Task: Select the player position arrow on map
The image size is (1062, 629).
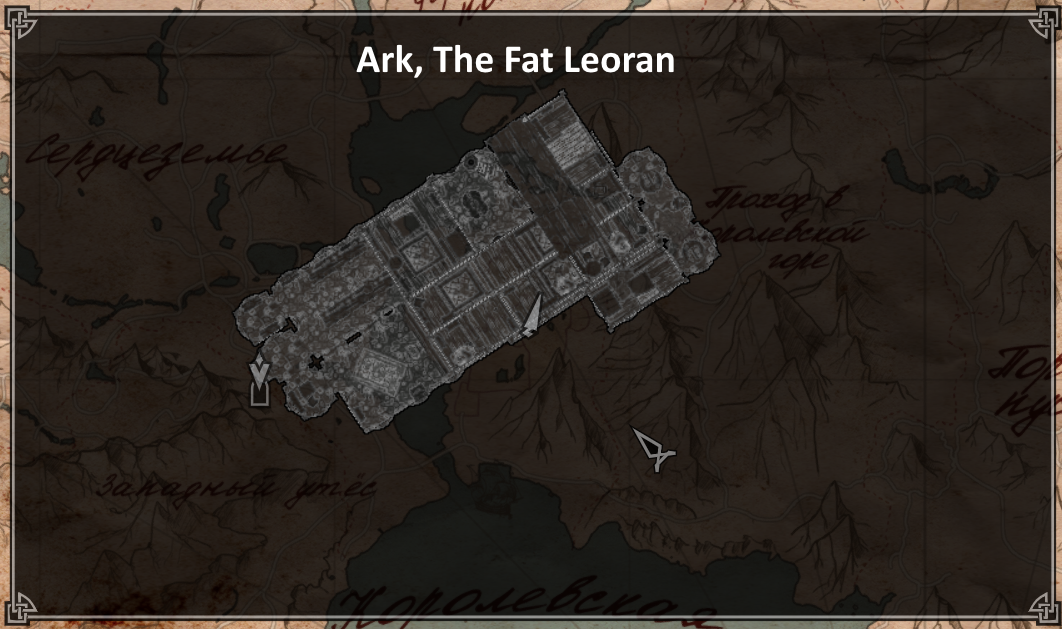Action: tap(533, 317)
